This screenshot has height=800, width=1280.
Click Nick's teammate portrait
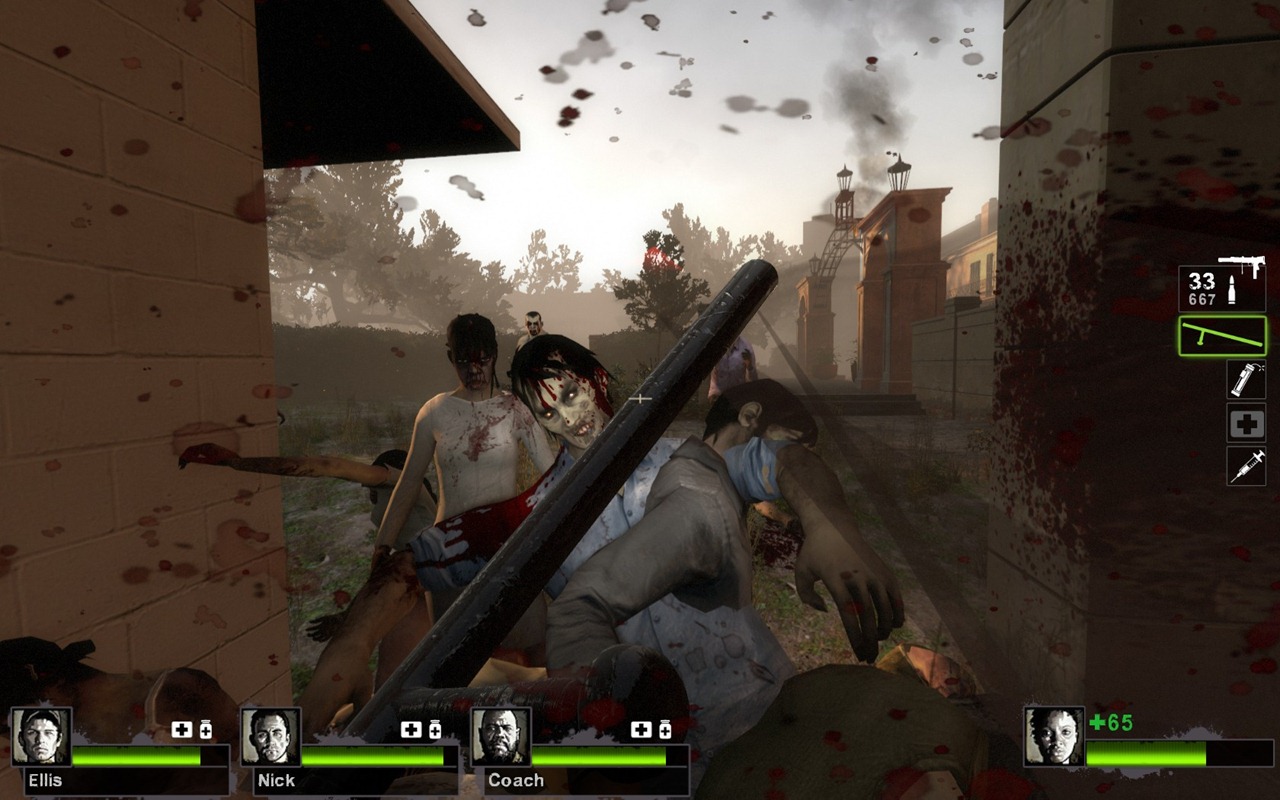(270, 737)
